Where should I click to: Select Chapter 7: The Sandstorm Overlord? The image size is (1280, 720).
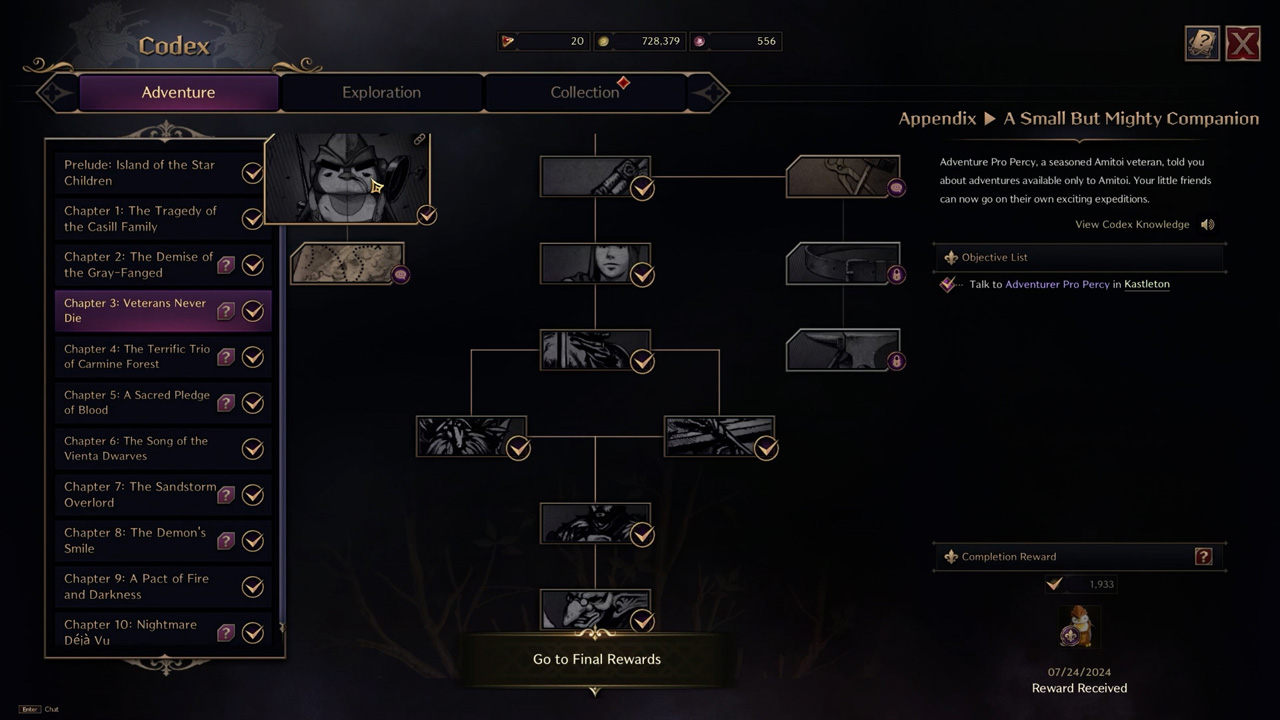pos(140,494)
